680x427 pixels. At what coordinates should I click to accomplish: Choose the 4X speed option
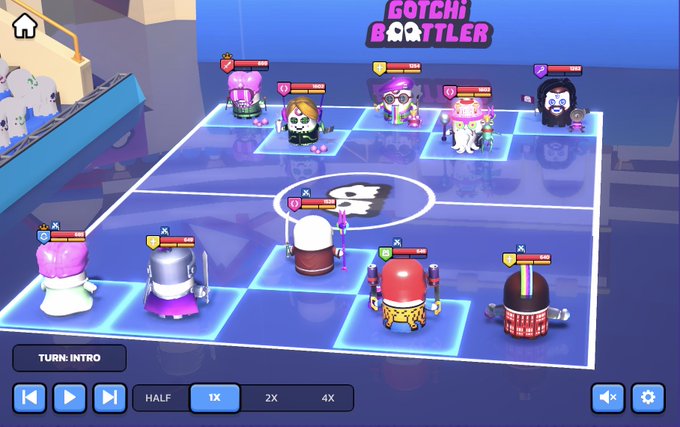tap(327, 398)
